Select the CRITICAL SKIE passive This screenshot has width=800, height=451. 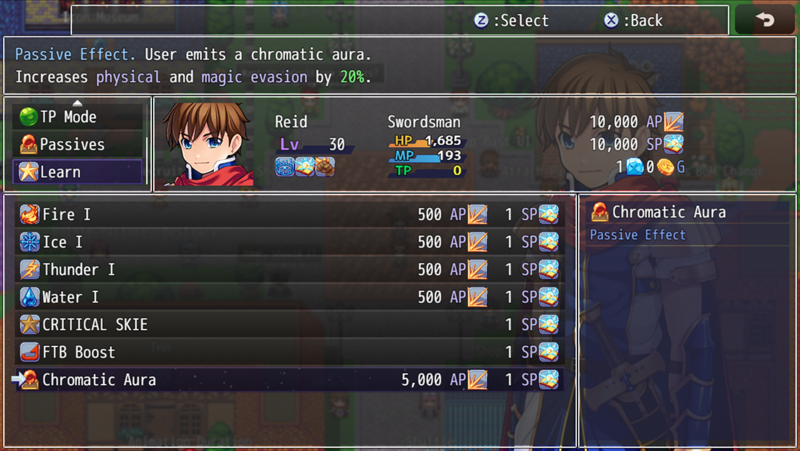tap(288, 325)
